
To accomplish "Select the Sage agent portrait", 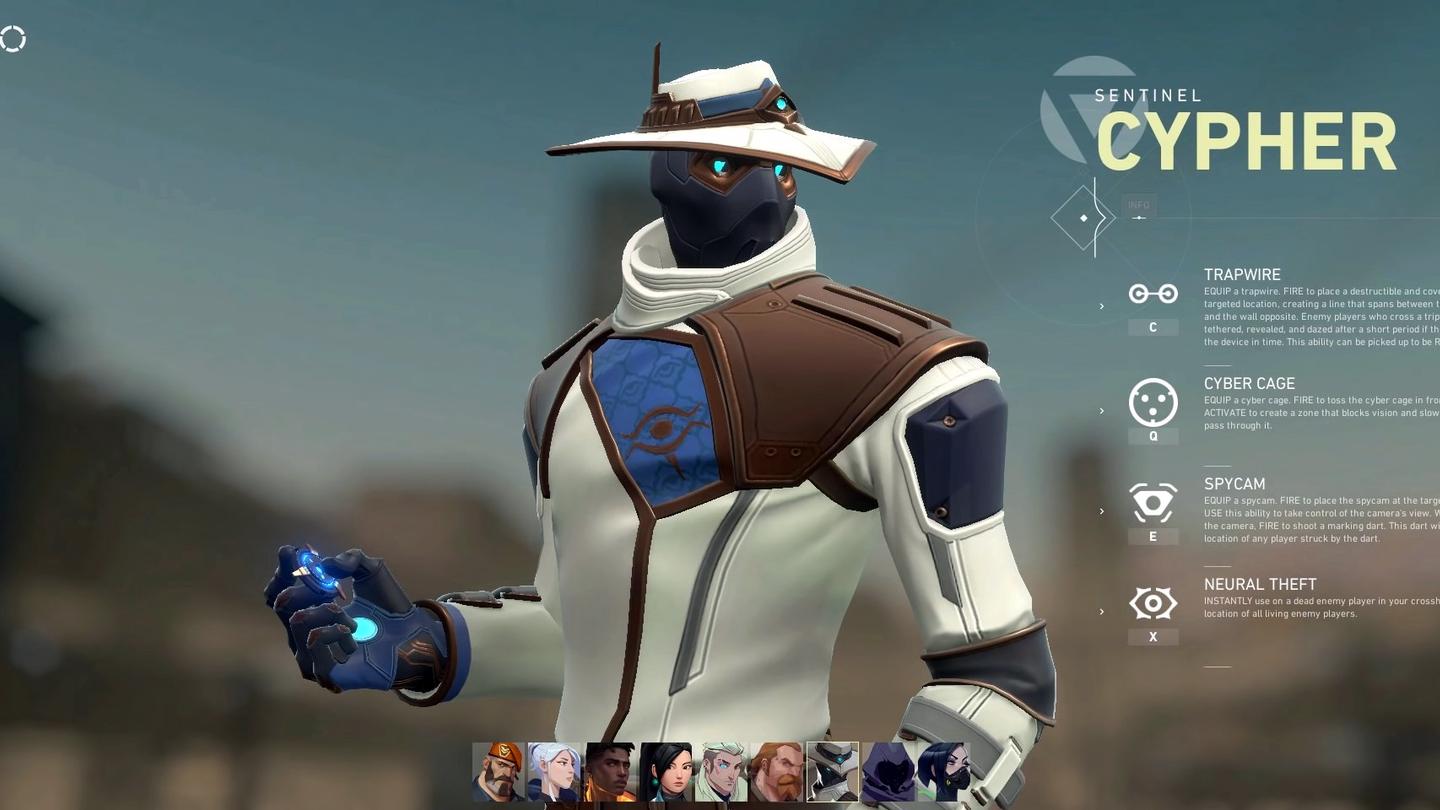I will (666, 771).
